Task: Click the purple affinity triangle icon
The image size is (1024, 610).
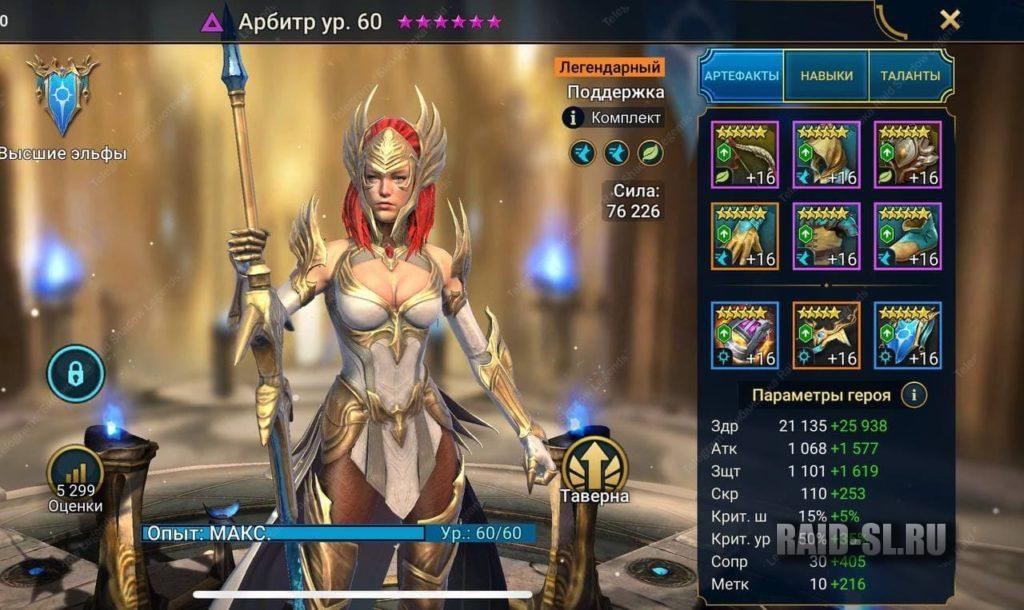Action: coord(212,22)
